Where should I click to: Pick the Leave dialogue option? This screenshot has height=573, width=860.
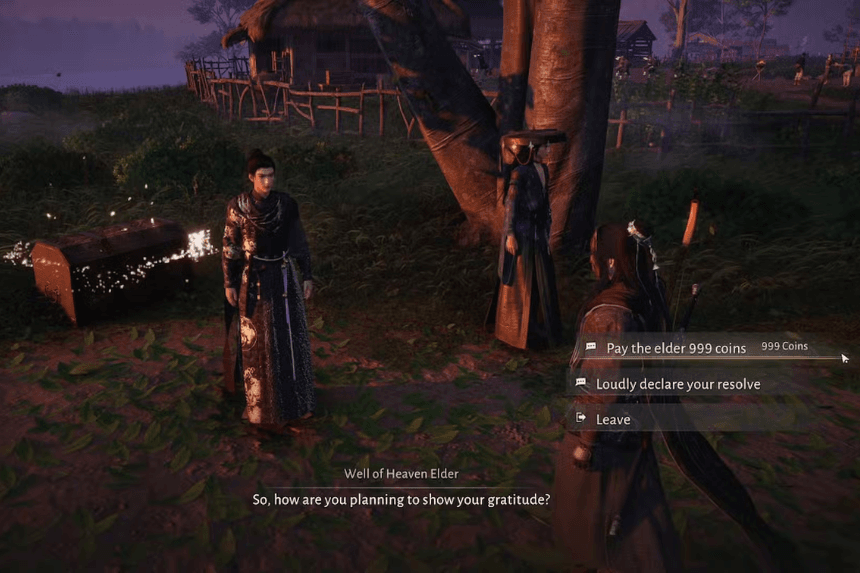point(613,419)
